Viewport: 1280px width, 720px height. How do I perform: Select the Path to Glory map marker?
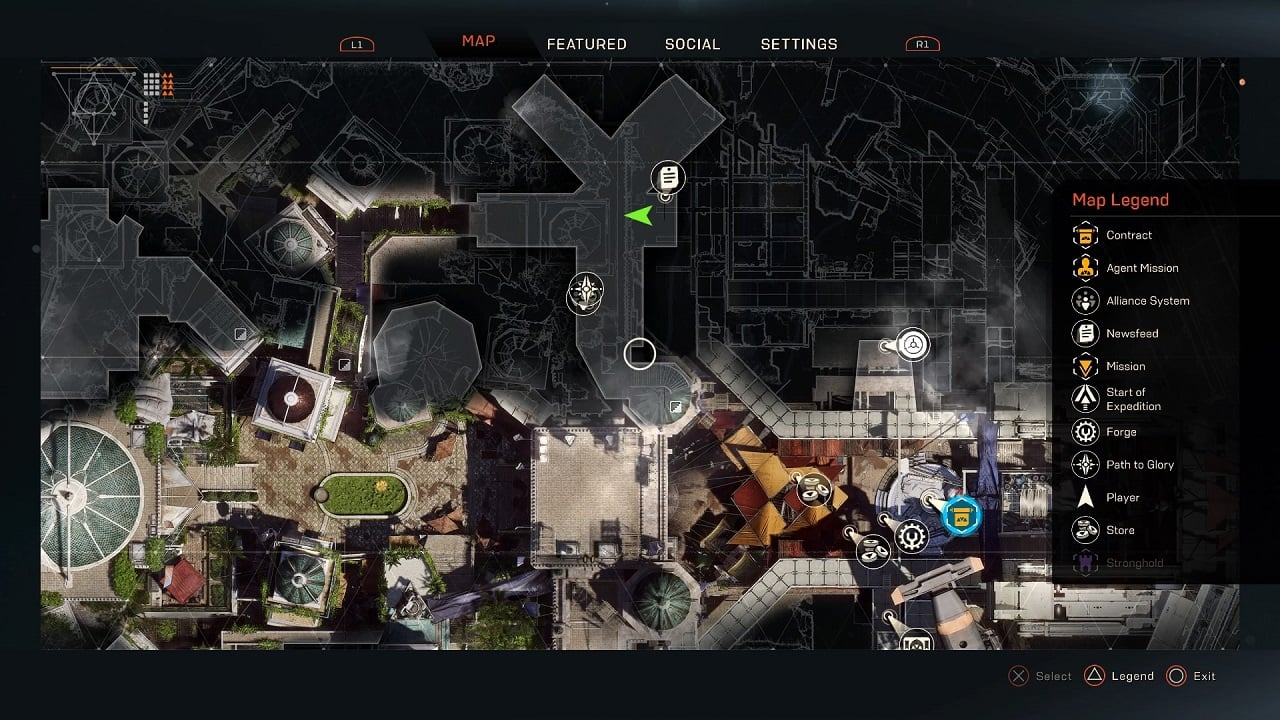click(586, 292)
